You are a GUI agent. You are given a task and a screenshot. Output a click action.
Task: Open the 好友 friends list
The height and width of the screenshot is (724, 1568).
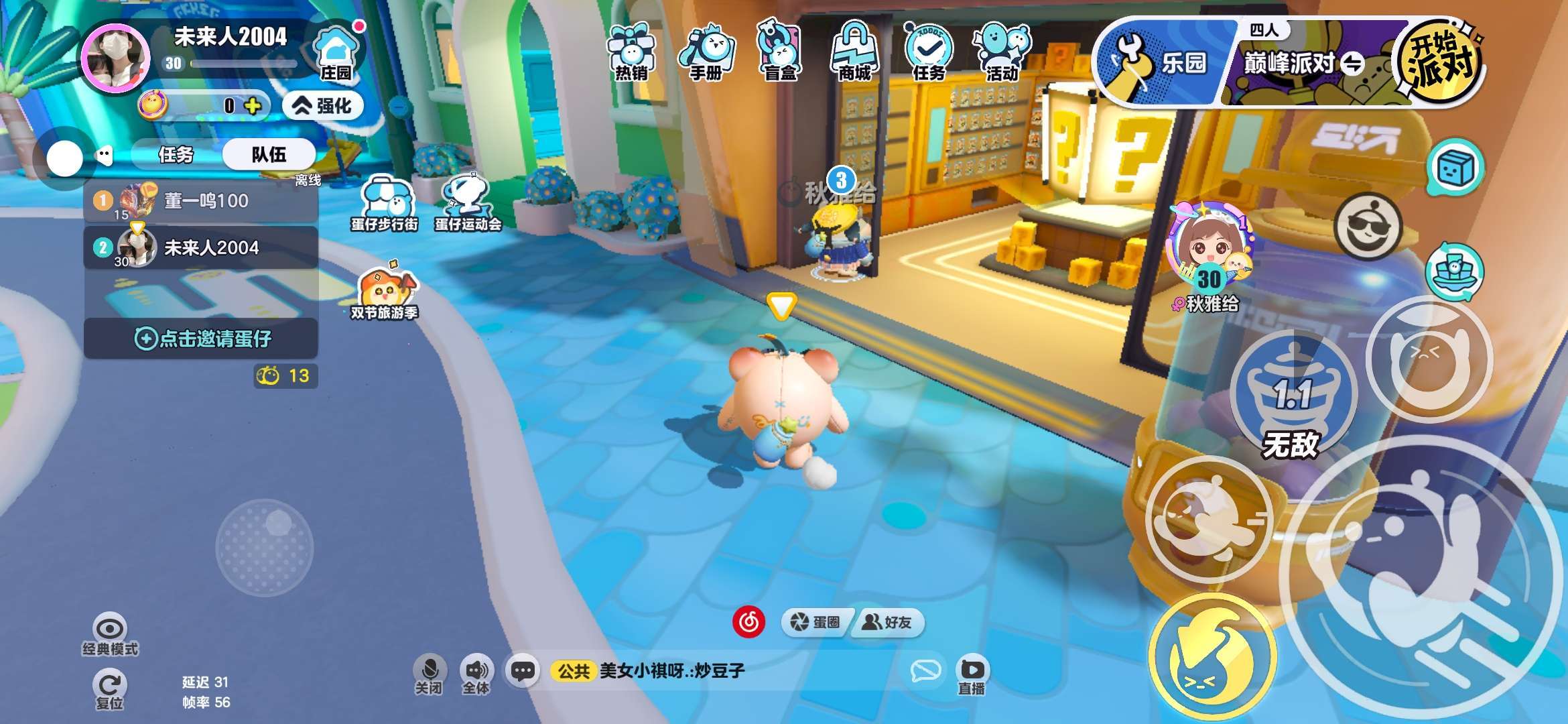[887, 622]
